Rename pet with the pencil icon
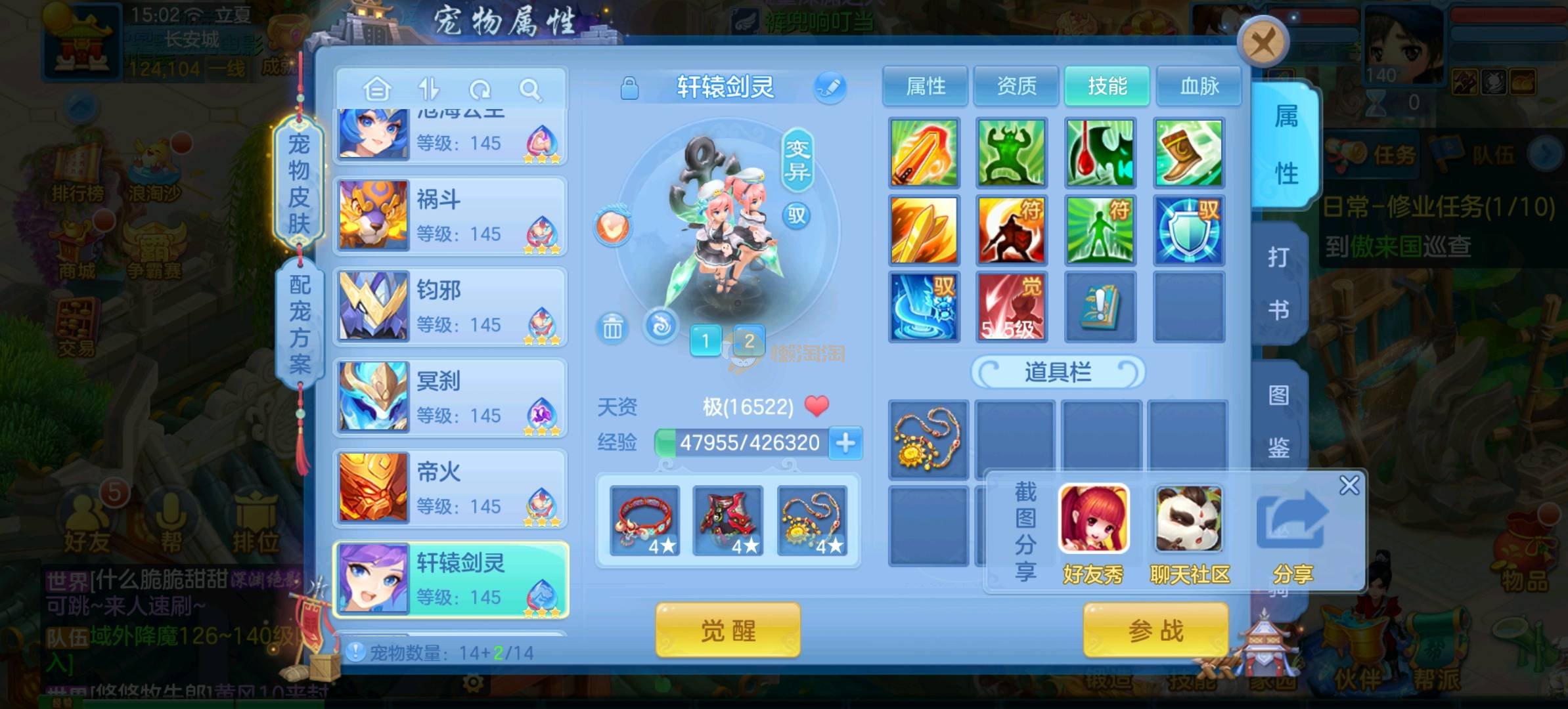 (830, 87)
